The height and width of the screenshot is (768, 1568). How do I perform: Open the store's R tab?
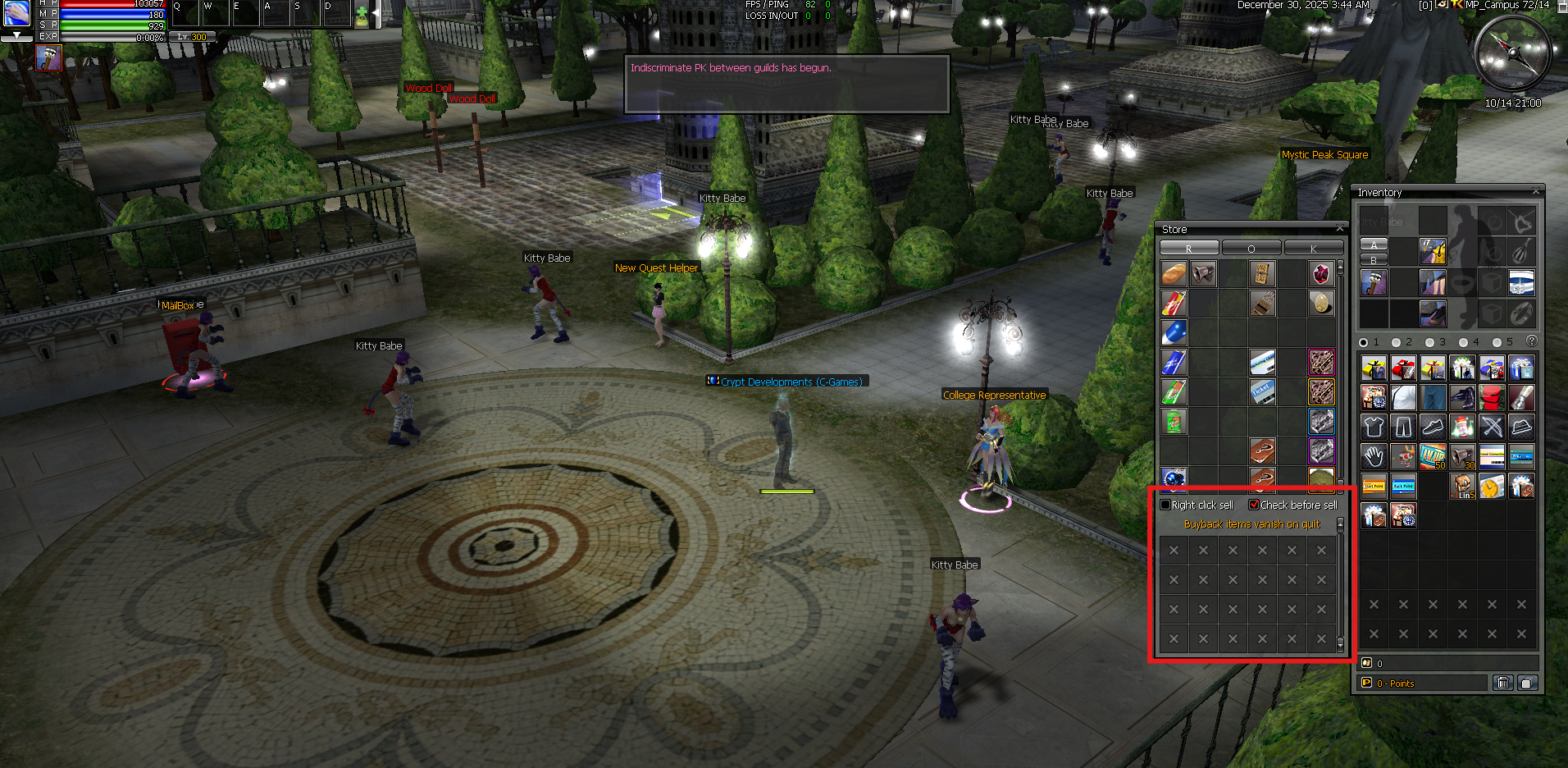click(1188, 248)
